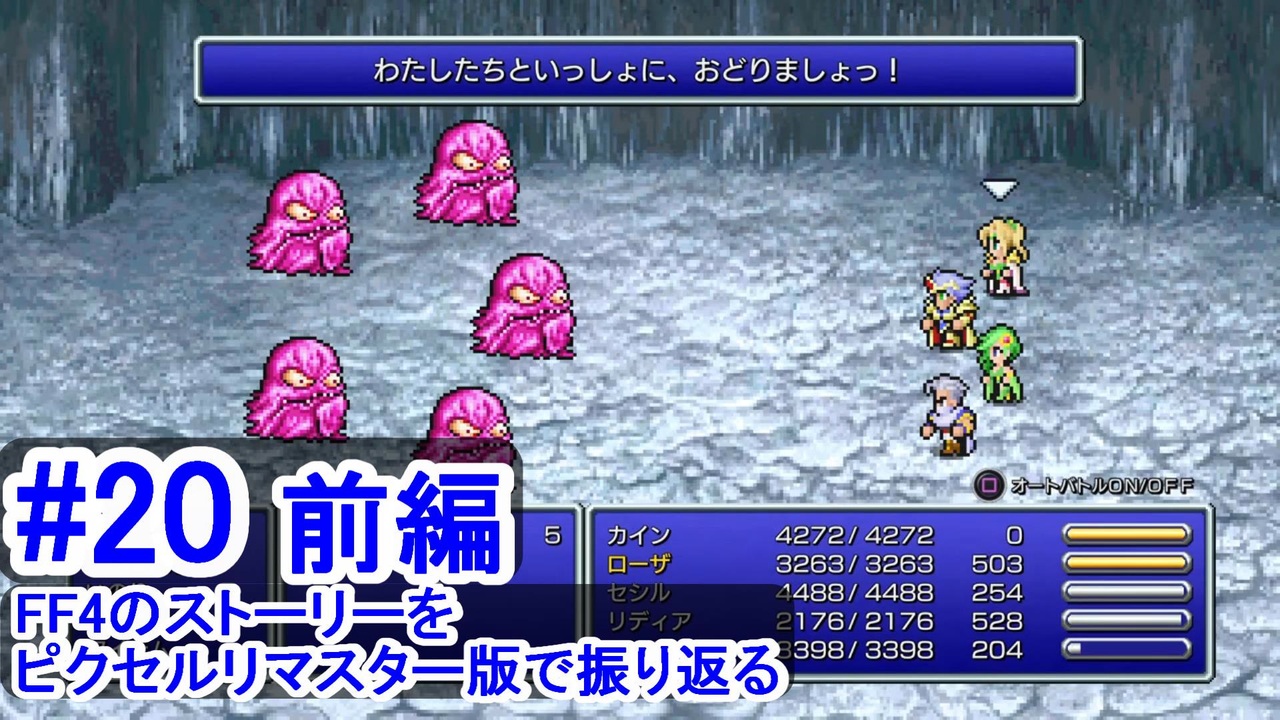Click Tellah's white-haired sage sprite
Screen dimensions: 1280x720
click(945, 415)
